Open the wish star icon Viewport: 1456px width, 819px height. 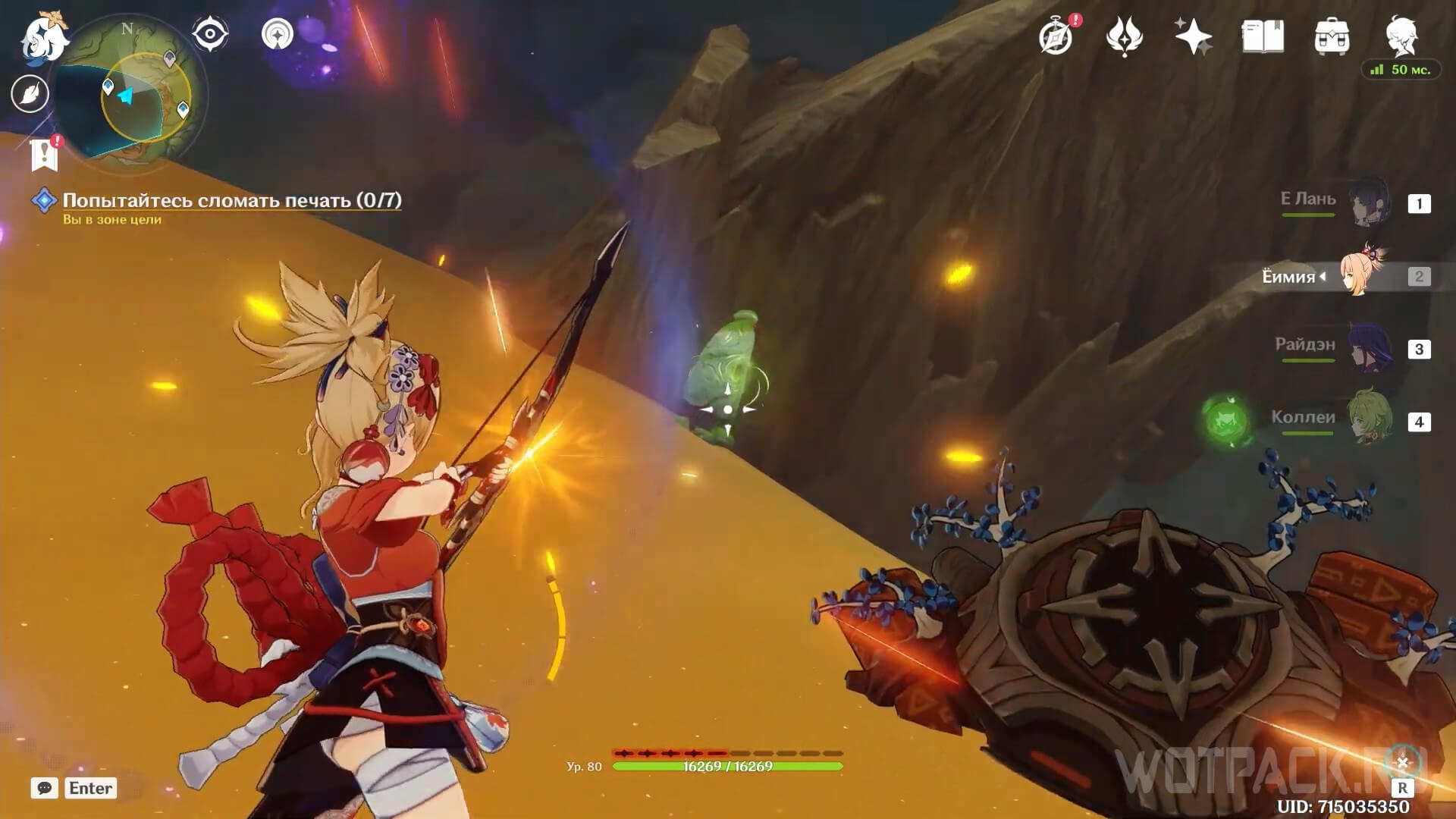pyautogui.click(x=1193, y=37)
